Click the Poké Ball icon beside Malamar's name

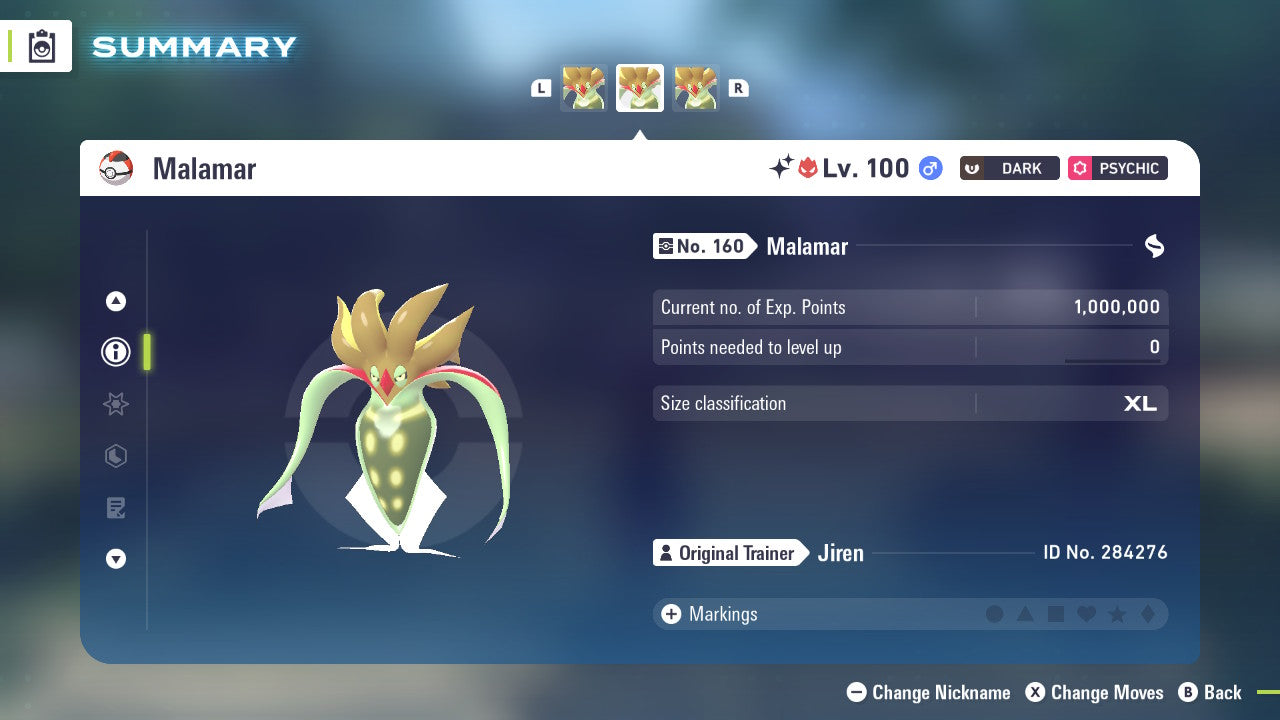click(117, 168)
